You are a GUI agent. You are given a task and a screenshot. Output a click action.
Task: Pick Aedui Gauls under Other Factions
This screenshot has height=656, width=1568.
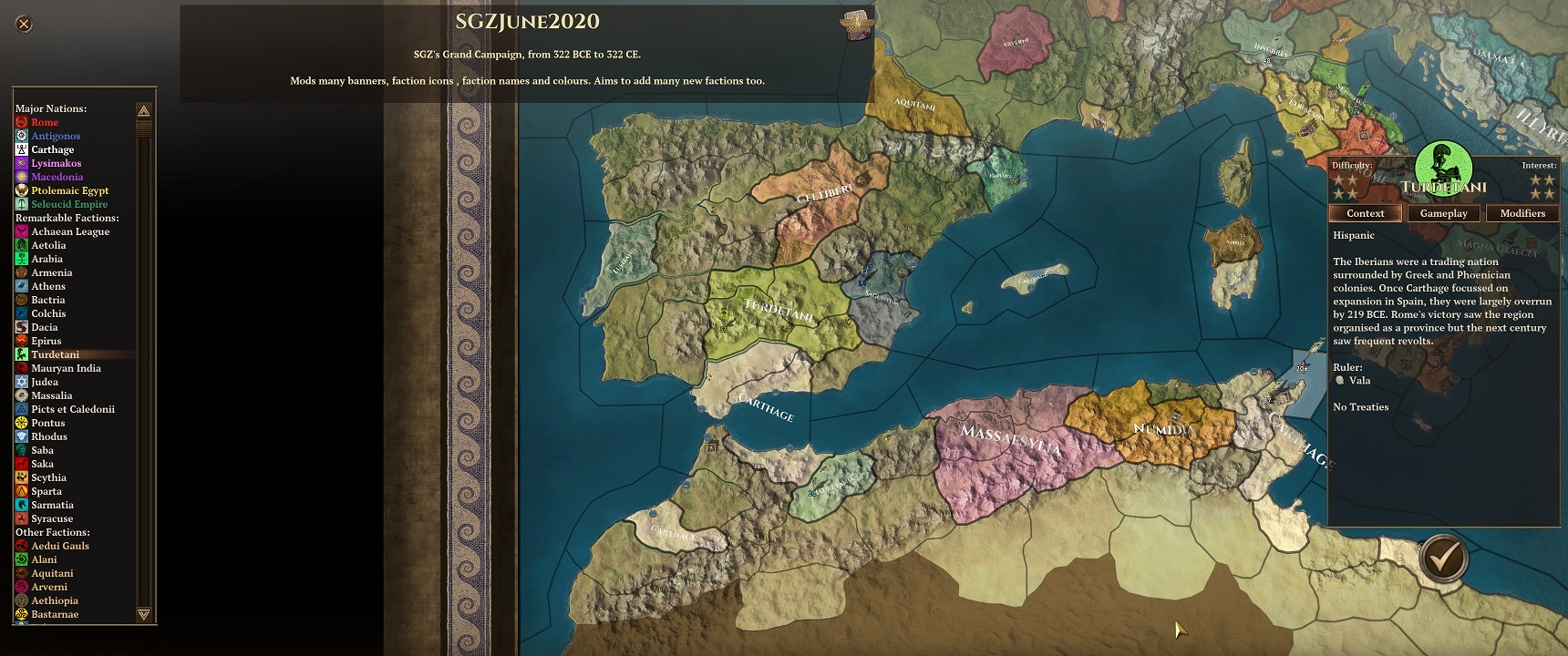[x=60, y=546]
